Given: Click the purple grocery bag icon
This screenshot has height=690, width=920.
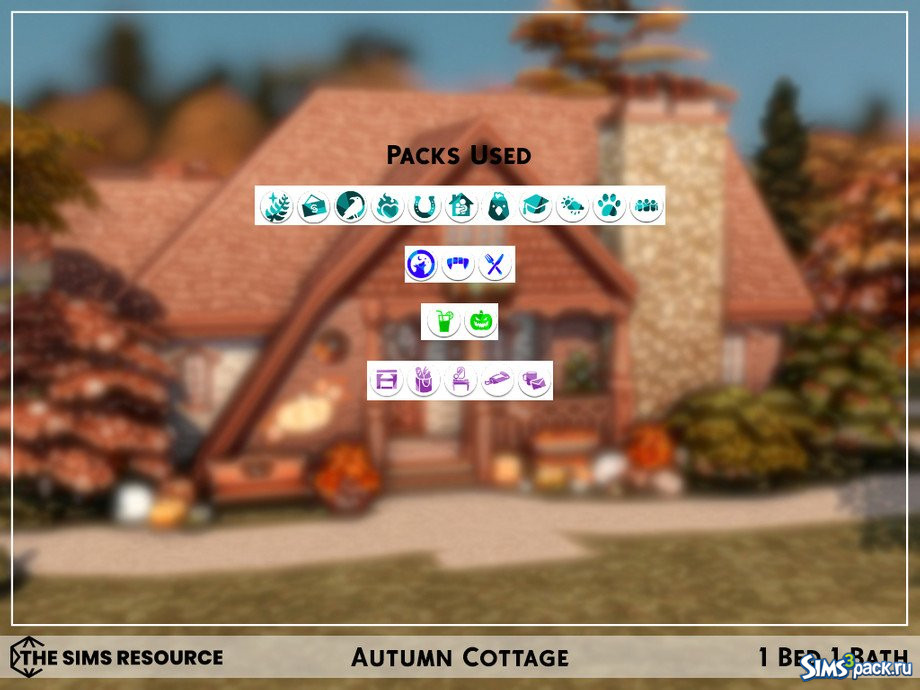Looking at the screenshot, I should (421, 381).
